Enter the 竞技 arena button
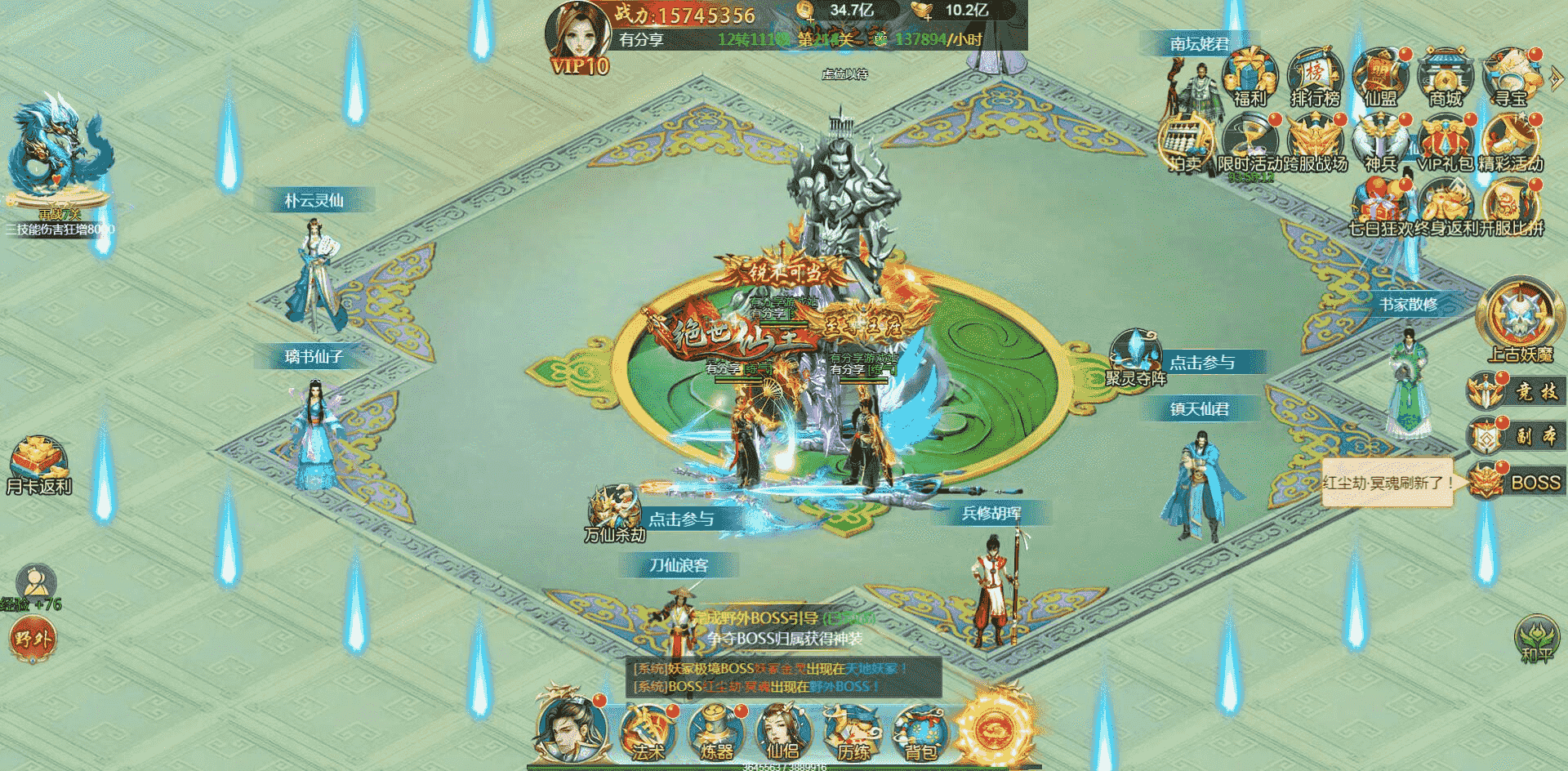The height and width of the screenshot is (771, 1568). (1519, 392)
